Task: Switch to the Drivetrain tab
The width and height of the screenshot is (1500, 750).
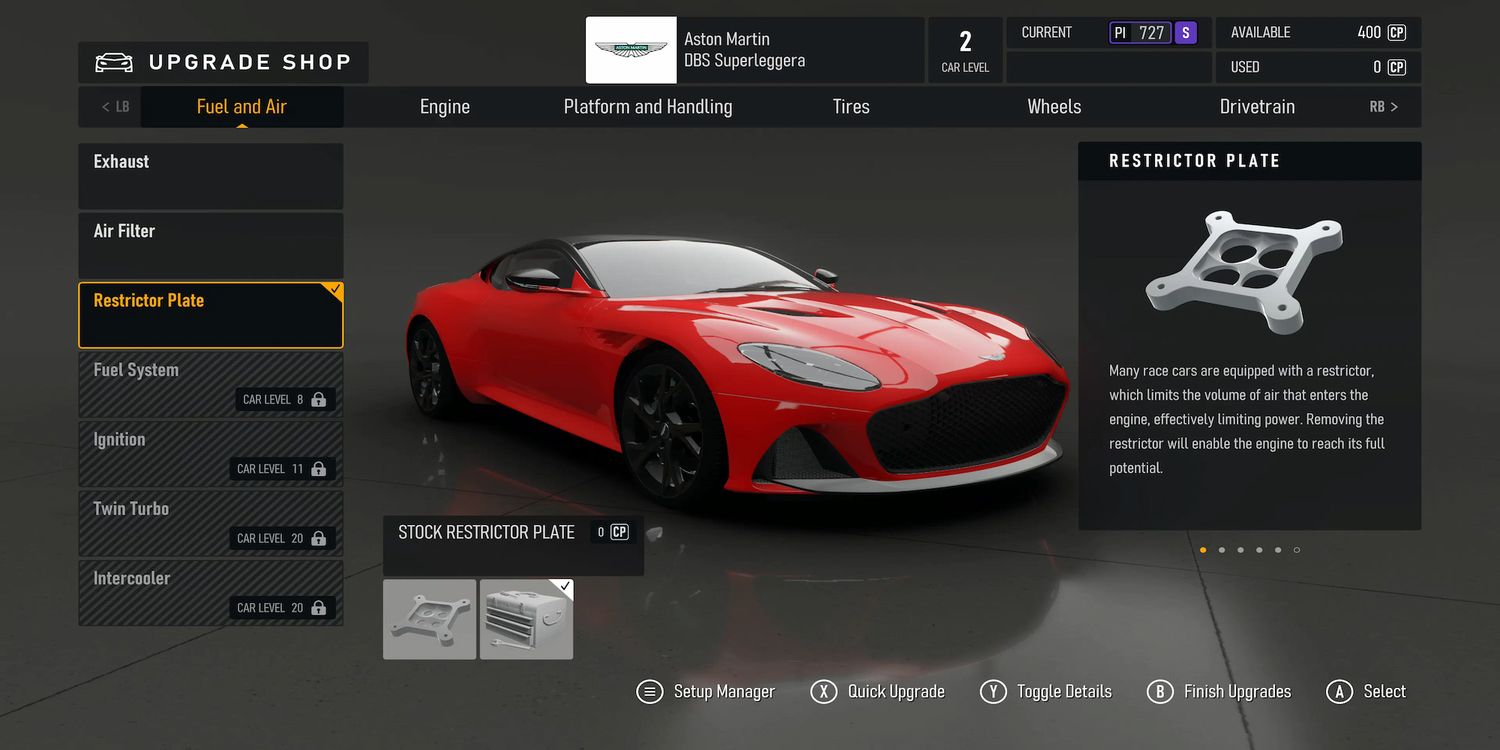Action: (x=1257, y=107)
